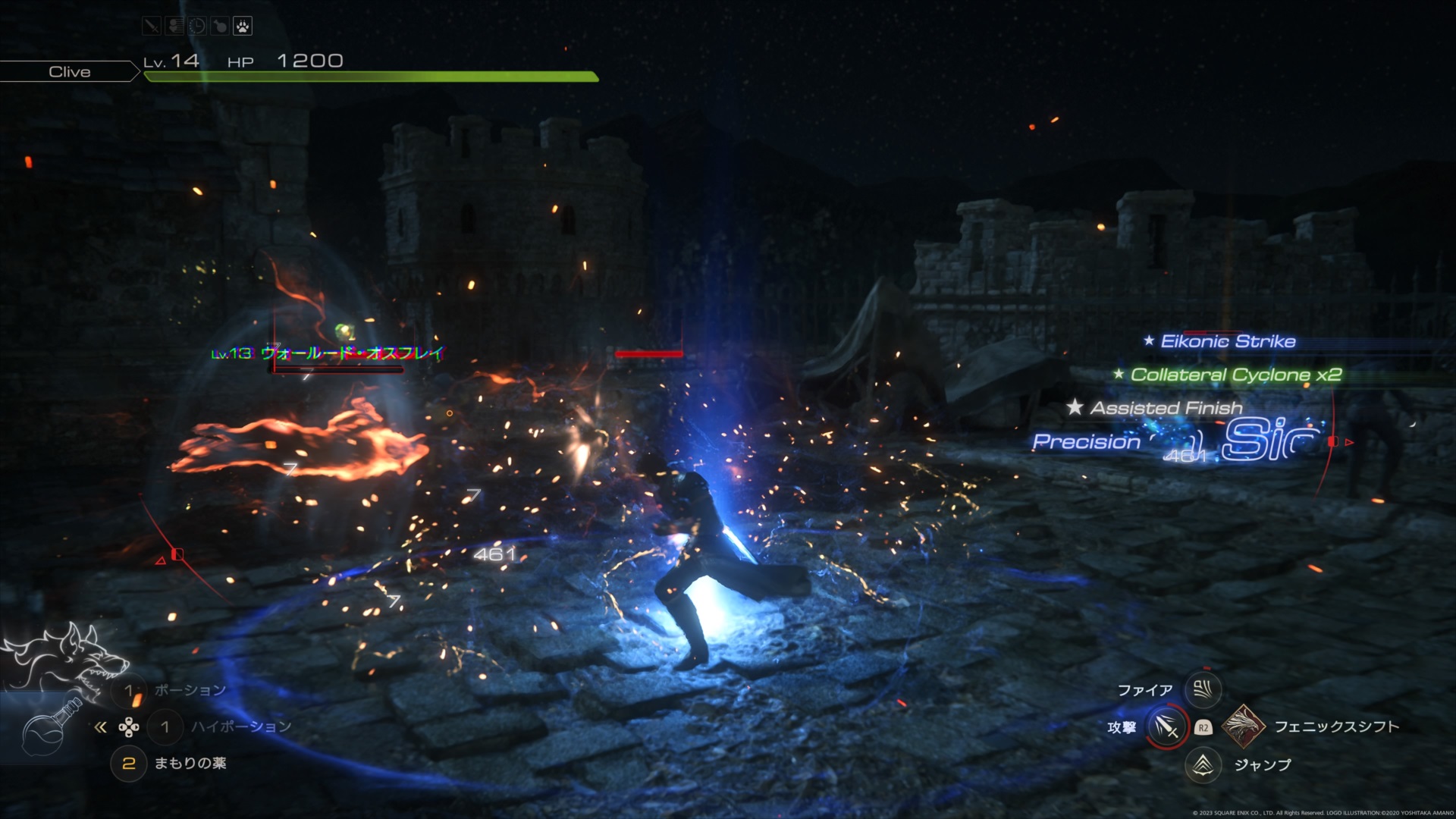Activate the 攻撃 sword attack icon
This screenshot has width=1456, height=819.
(1166, 727)
